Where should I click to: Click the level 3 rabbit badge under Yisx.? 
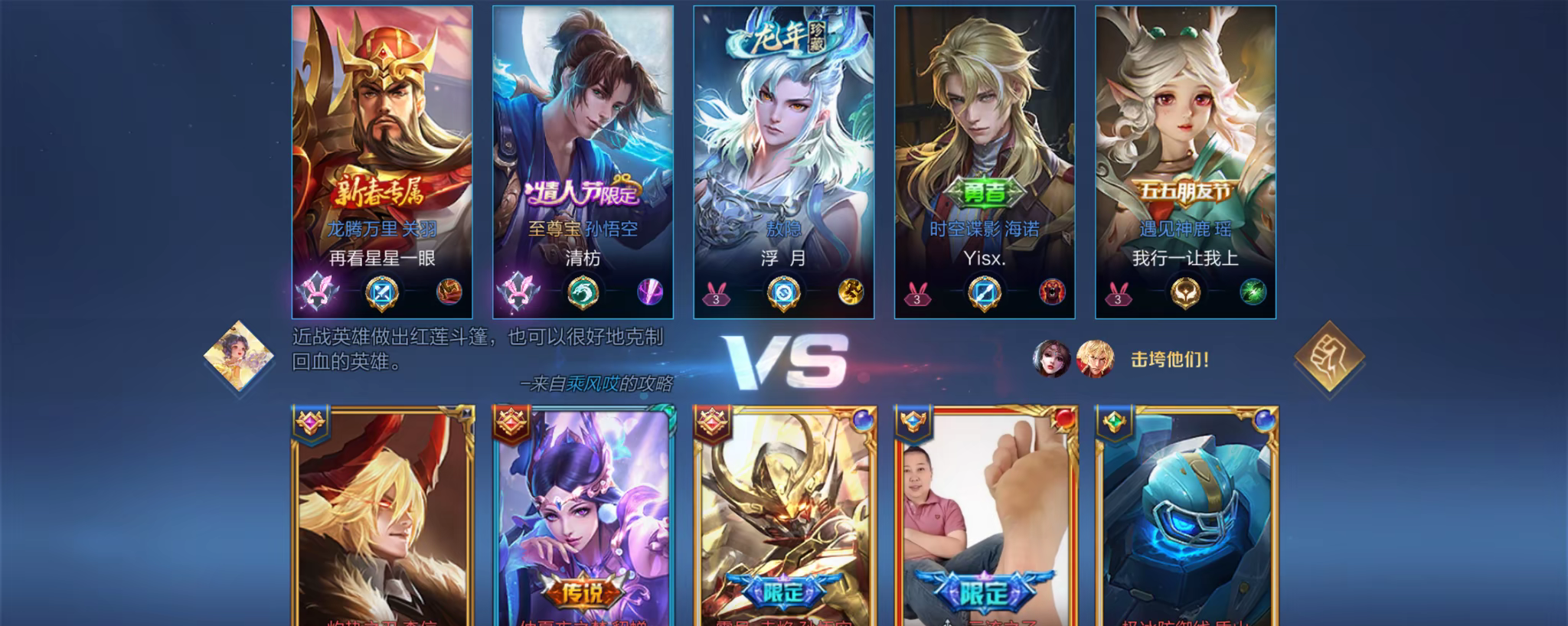(x=918, y=295)
